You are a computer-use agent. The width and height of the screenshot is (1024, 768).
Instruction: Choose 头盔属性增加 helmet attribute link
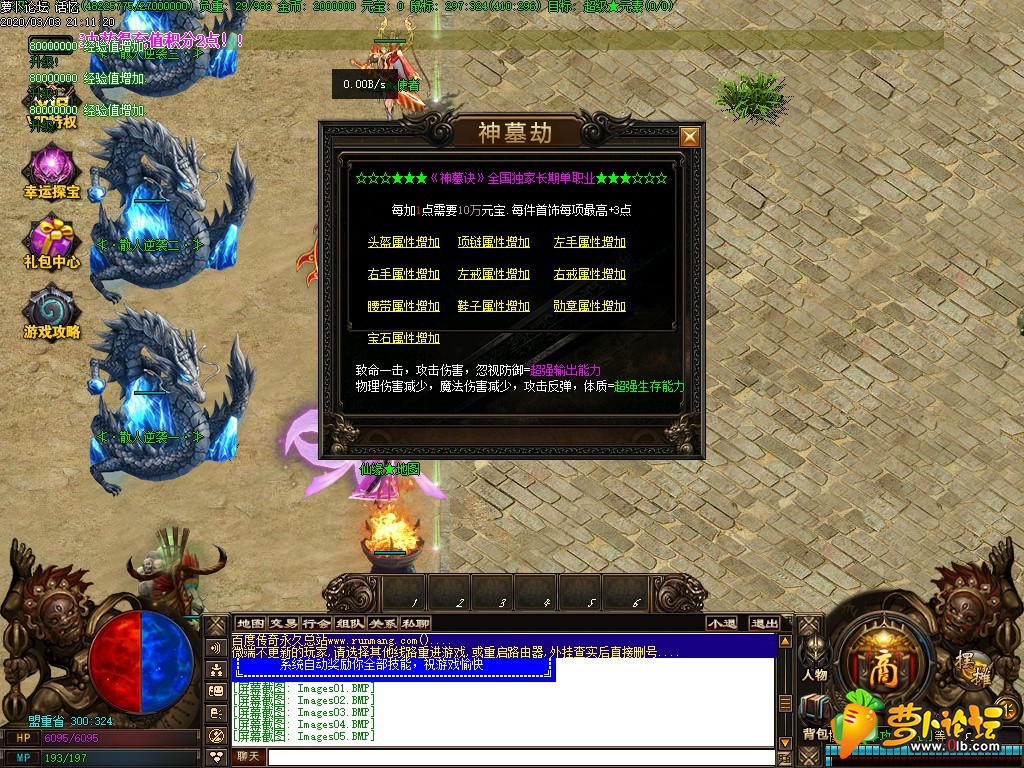pos(403,242)
